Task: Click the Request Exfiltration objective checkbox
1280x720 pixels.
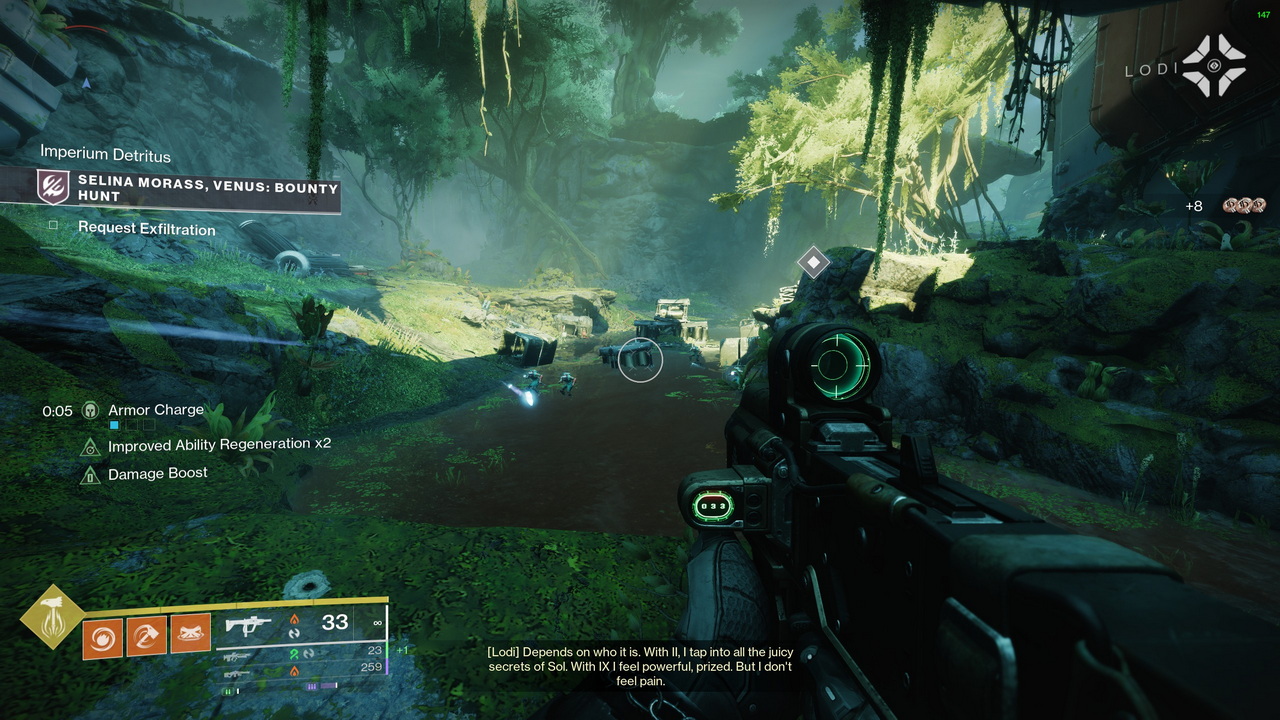Action: pyautogui.click(x=54, y=227)
